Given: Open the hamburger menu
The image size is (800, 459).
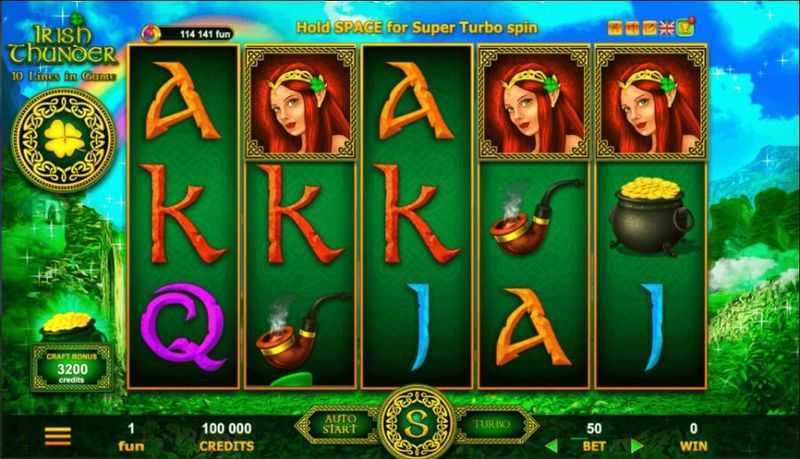Looking at the screenshot, I should point(59,437).
